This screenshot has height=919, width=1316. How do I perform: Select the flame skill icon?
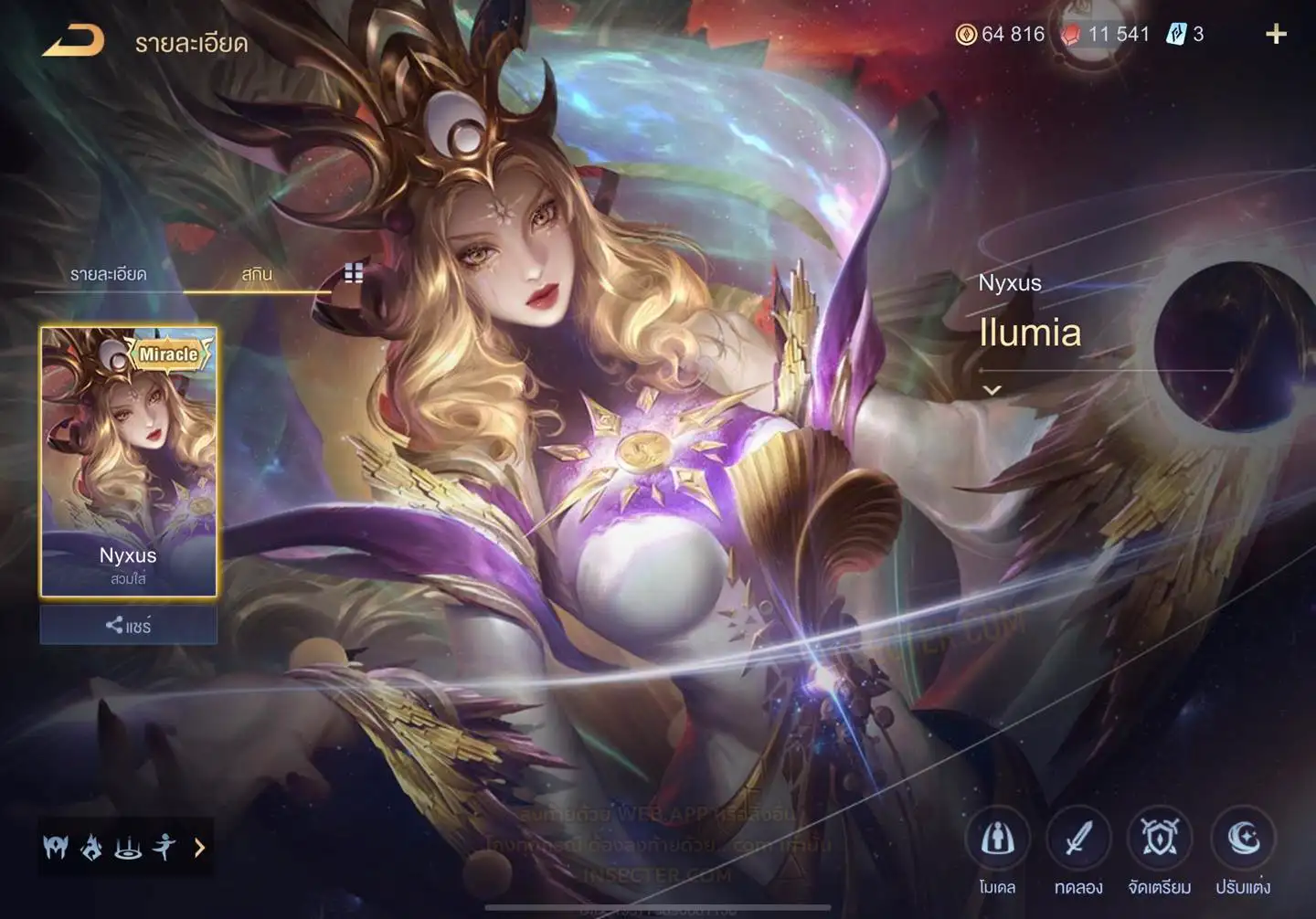click(x=91, y=848)
